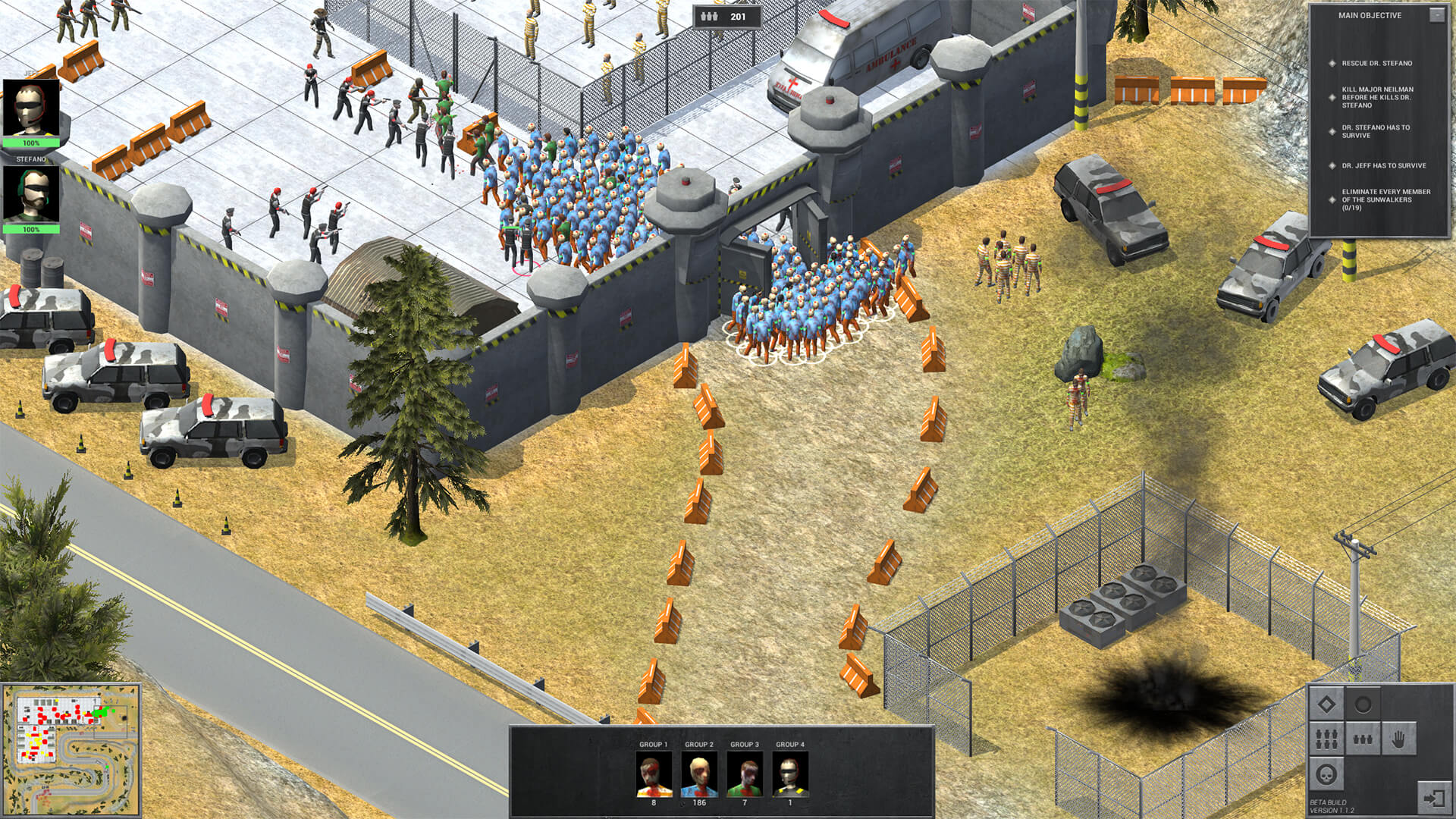Select Group 1 zombie portrait
The image size is (1456, 819).
click(654, 774)
